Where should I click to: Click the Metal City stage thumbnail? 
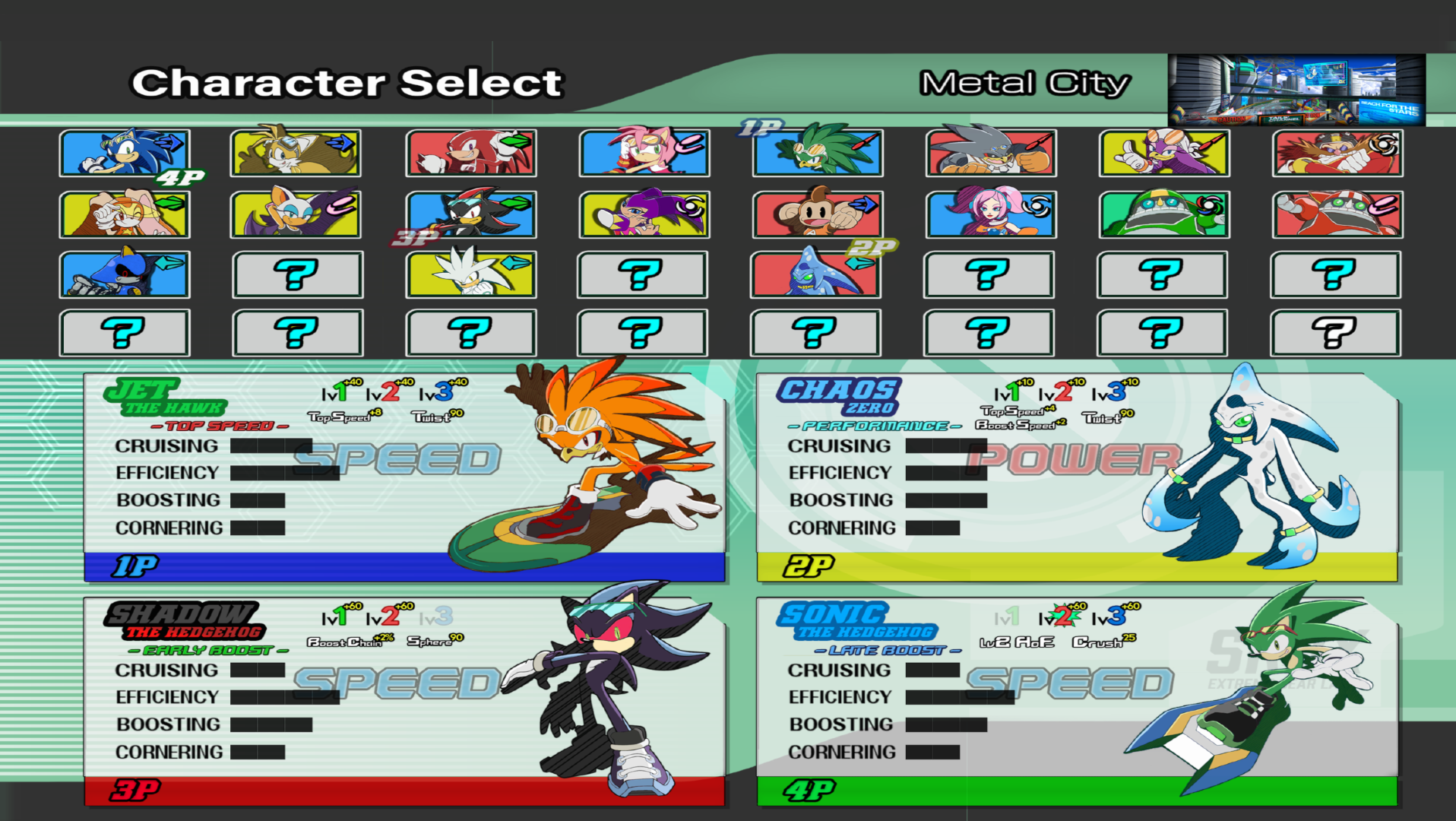pos(1296,89)
